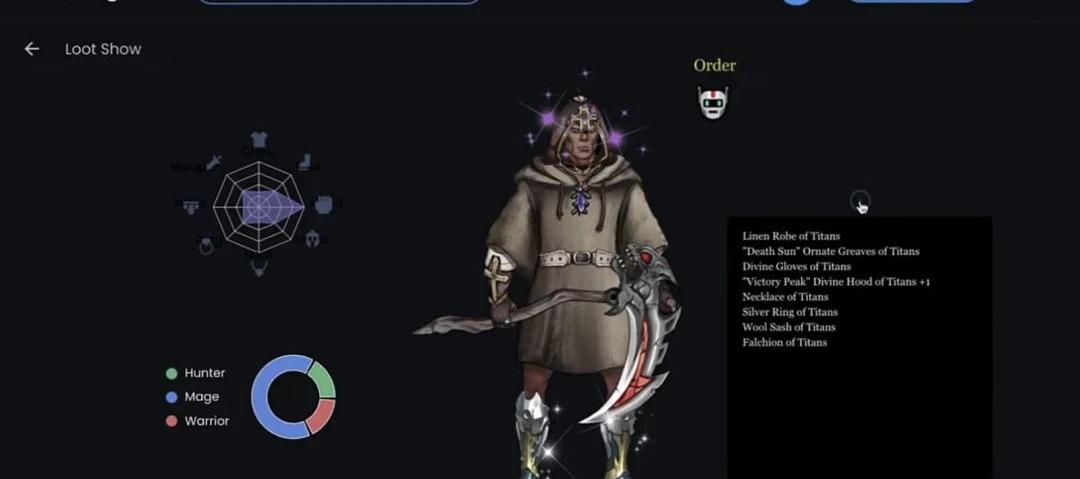Select the chest armor icon on radar chart

tap(258, 140)
